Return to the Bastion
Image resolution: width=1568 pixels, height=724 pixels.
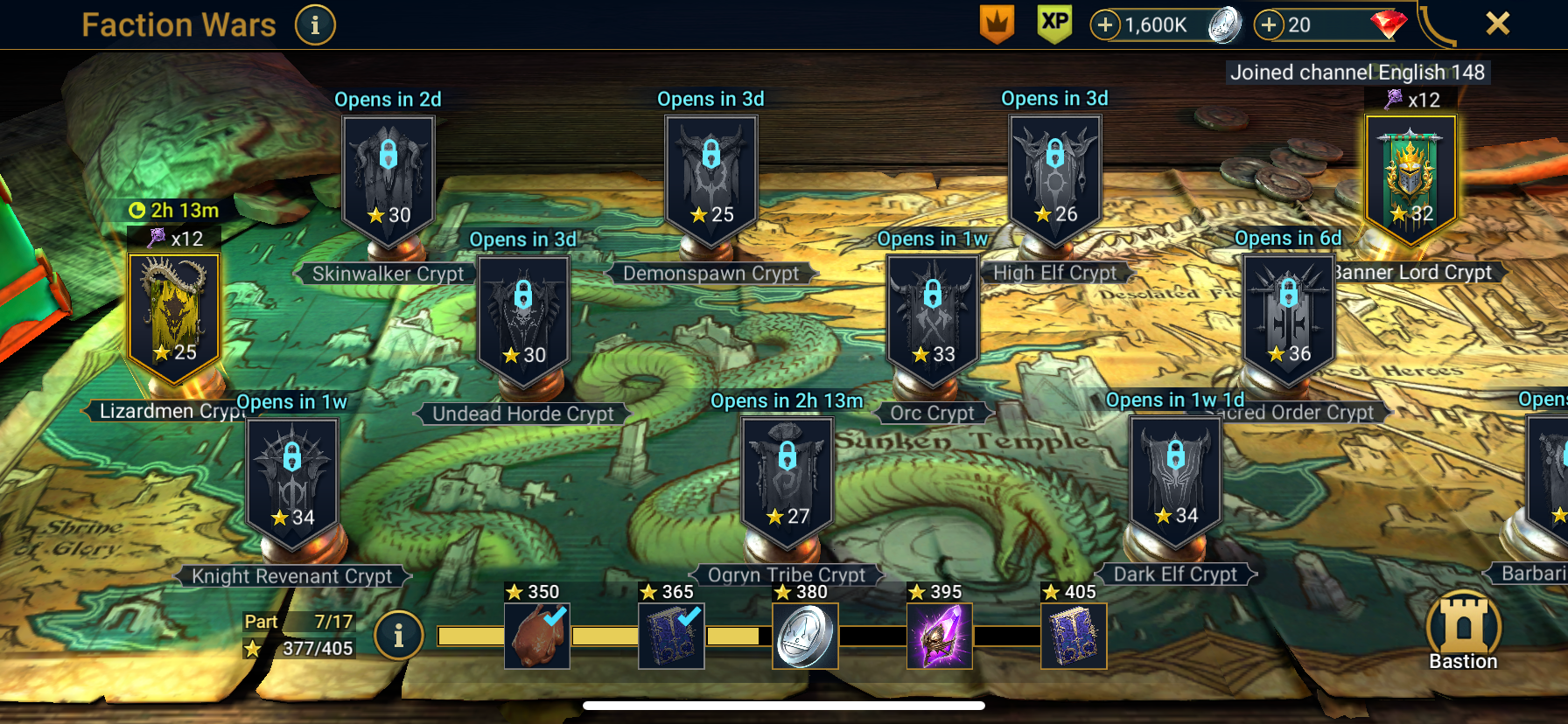1463,631
